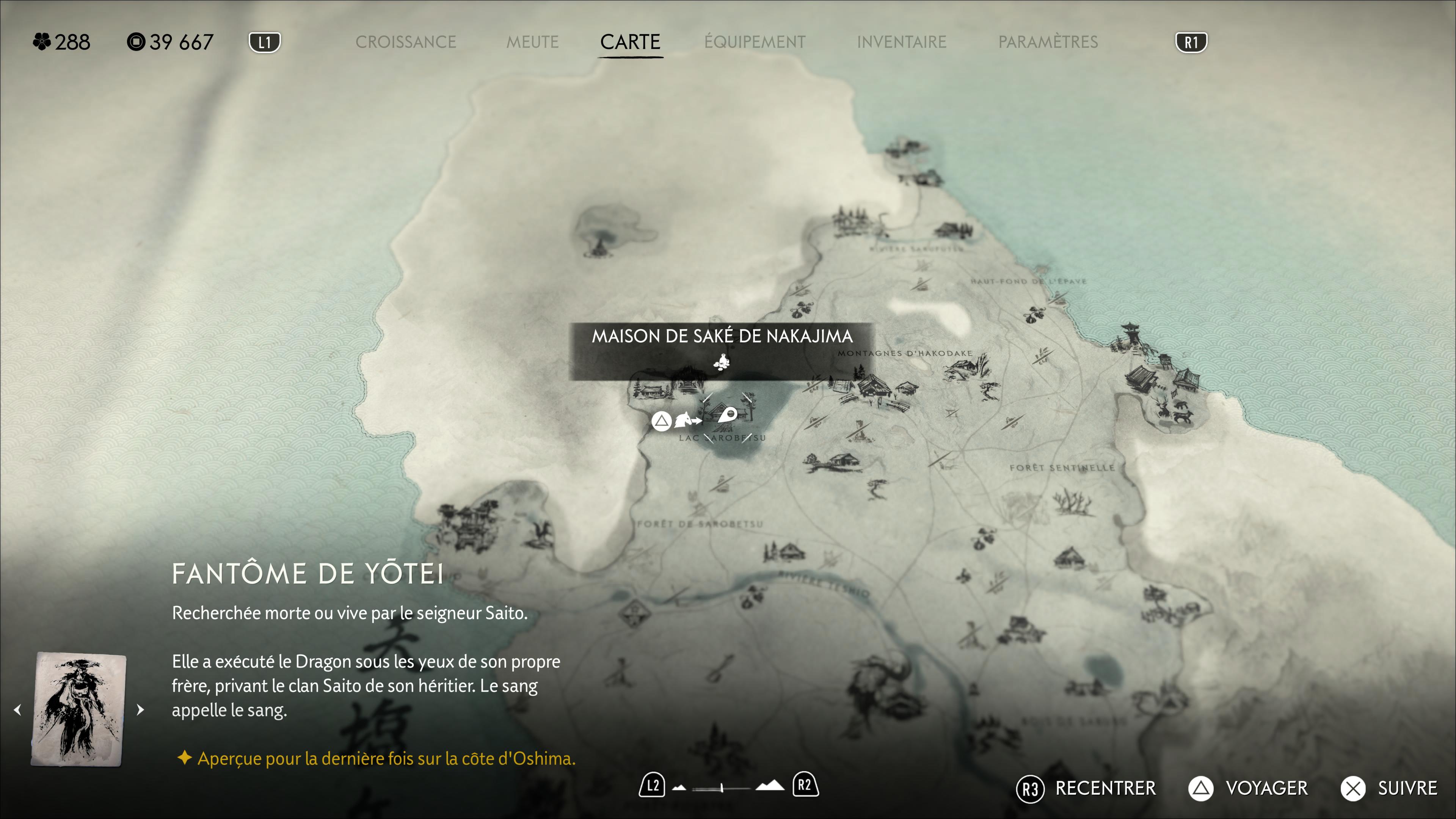Viewport: 1456px width, 819px height.
Task: Click the Fantôme de Yōtei wanted poster
Action: pyautogui.click(x=79, y=709)
